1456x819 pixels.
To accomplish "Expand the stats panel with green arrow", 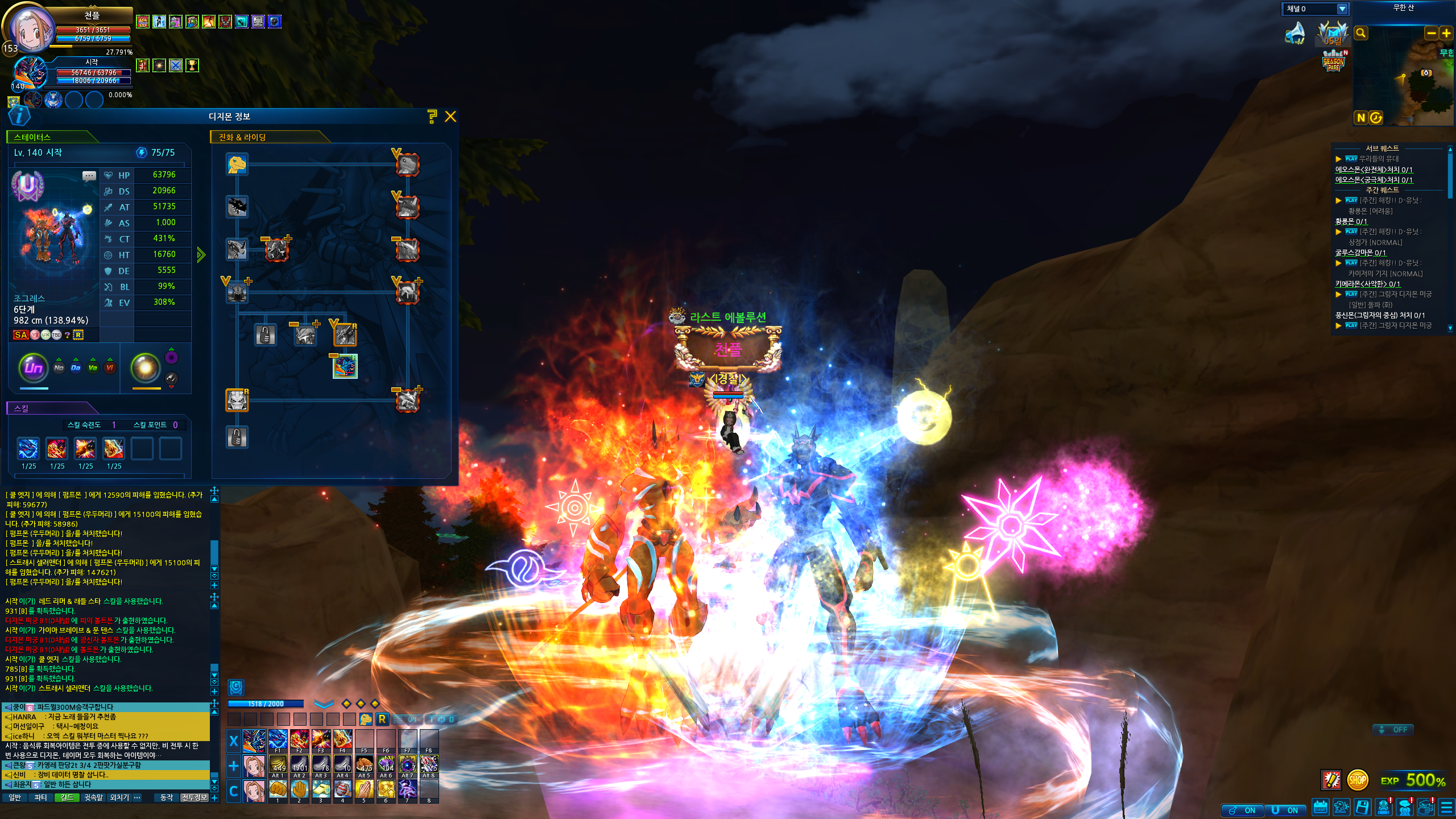I will click(201, 254).
